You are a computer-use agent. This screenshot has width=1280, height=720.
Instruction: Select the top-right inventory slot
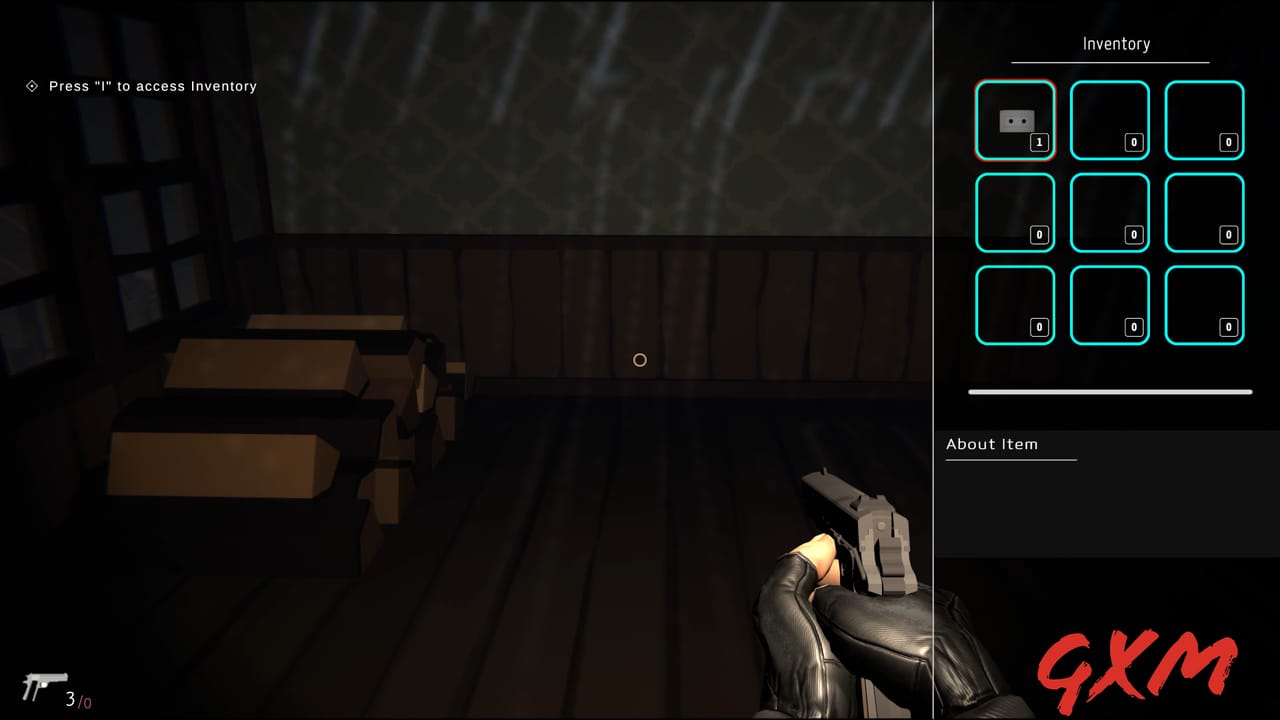1204,120
